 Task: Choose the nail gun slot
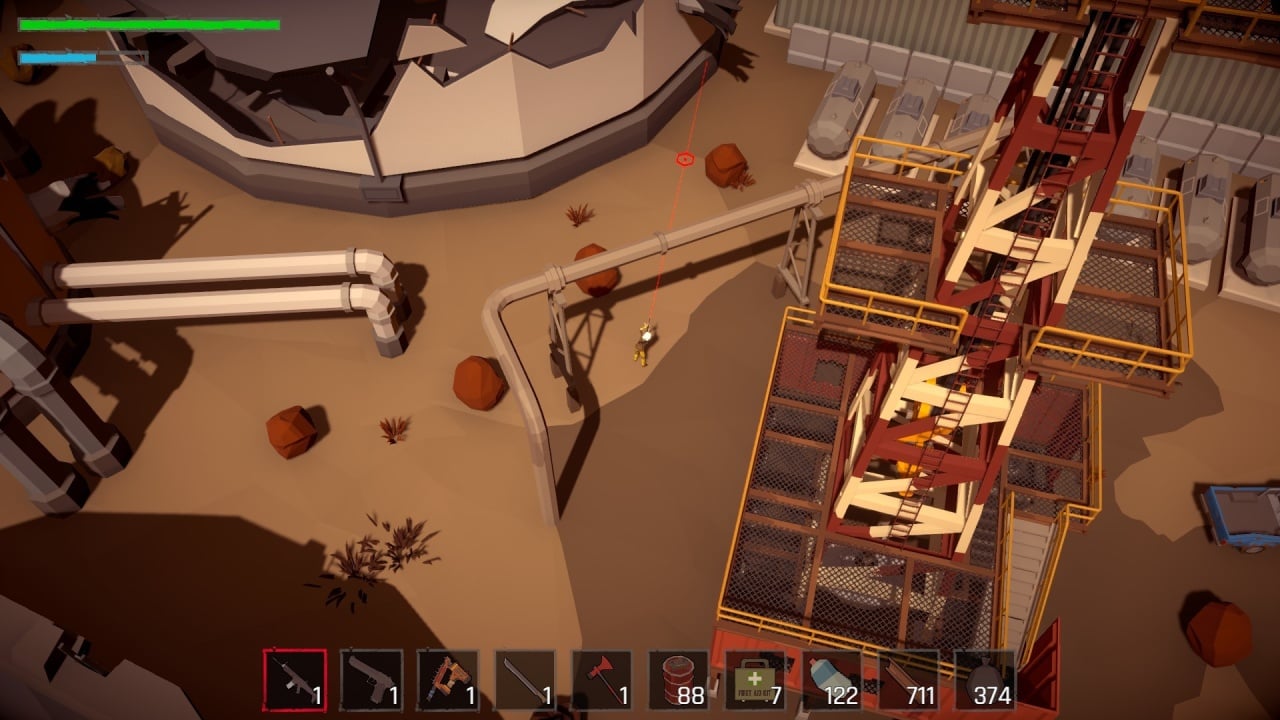click(x=448, y=680)
